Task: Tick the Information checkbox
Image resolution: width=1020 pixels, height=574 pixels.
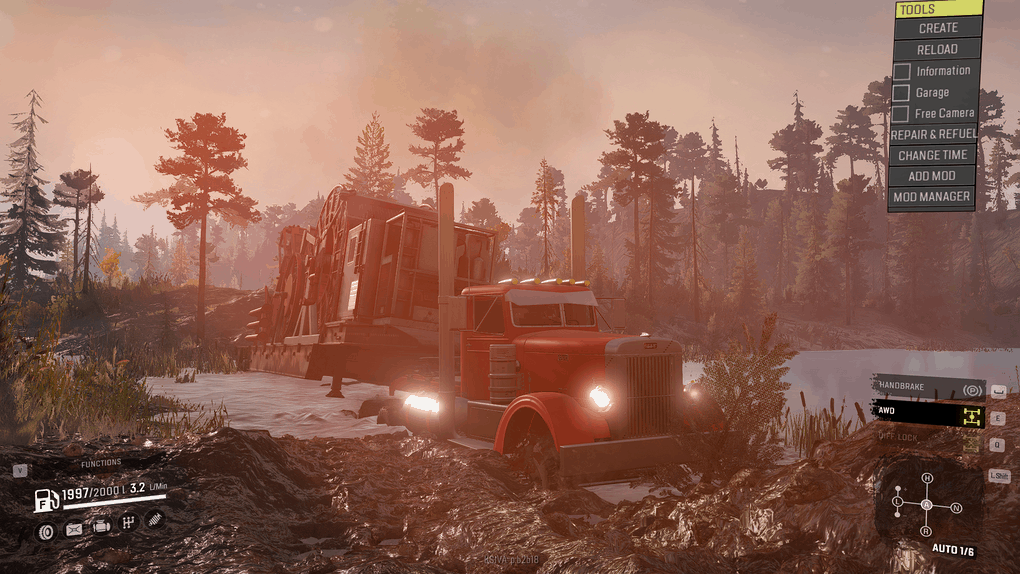Action: click(902, 71)
